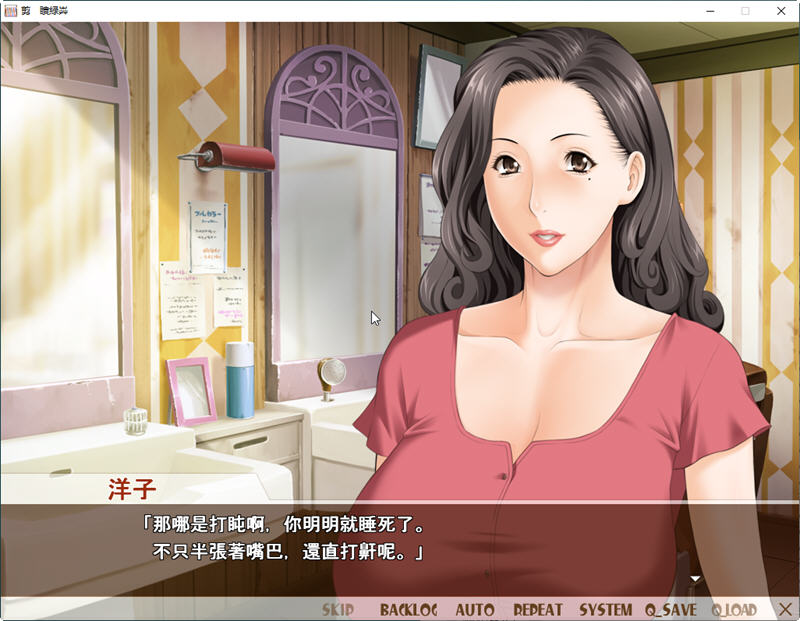Image resolution: width=800 pixels, height=621 pixels.
Task: Activate the SKIP text button
Action: point(338,609)
